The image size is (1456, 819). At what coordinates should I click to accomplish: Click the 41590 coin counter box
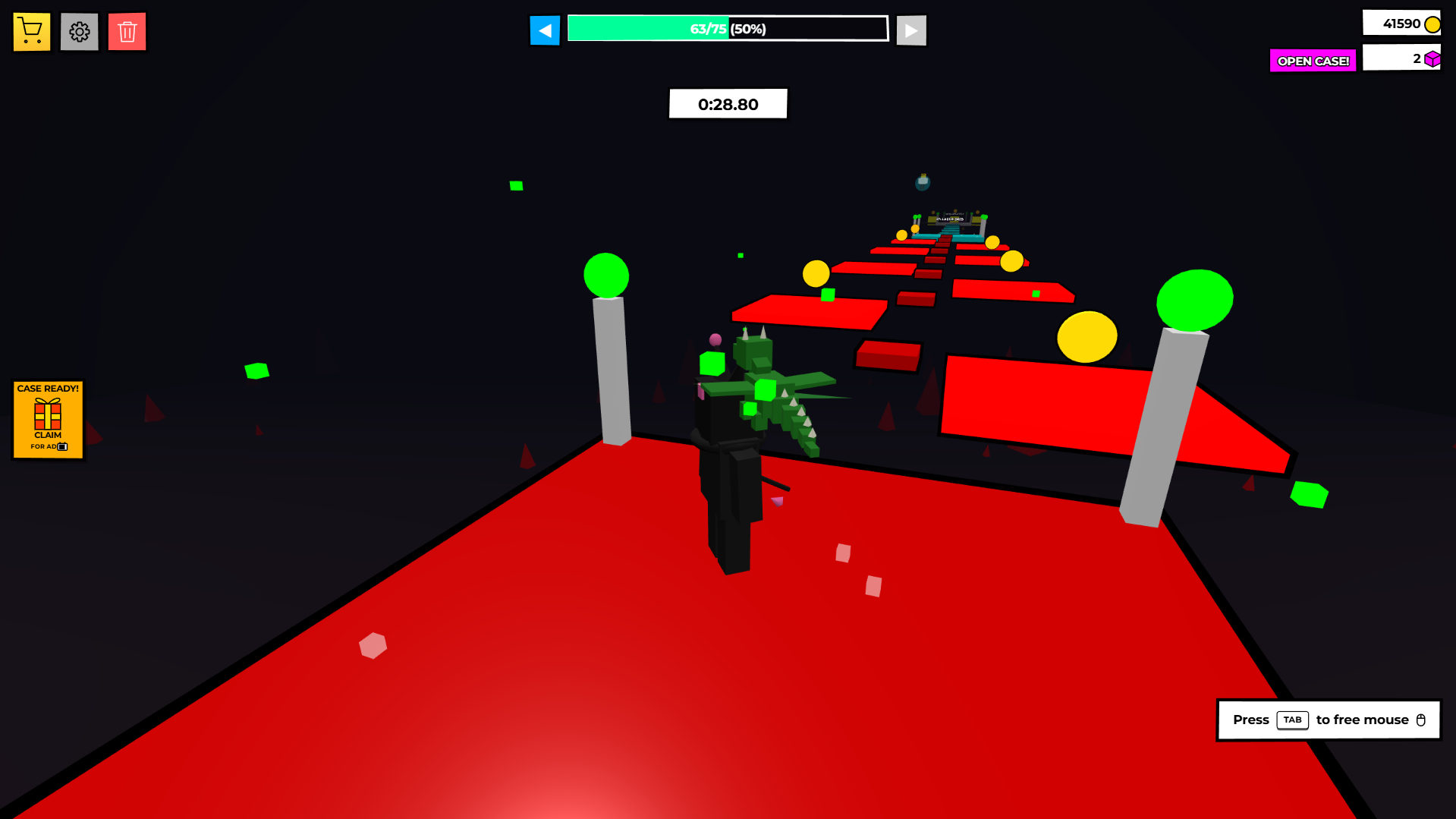1401,23
